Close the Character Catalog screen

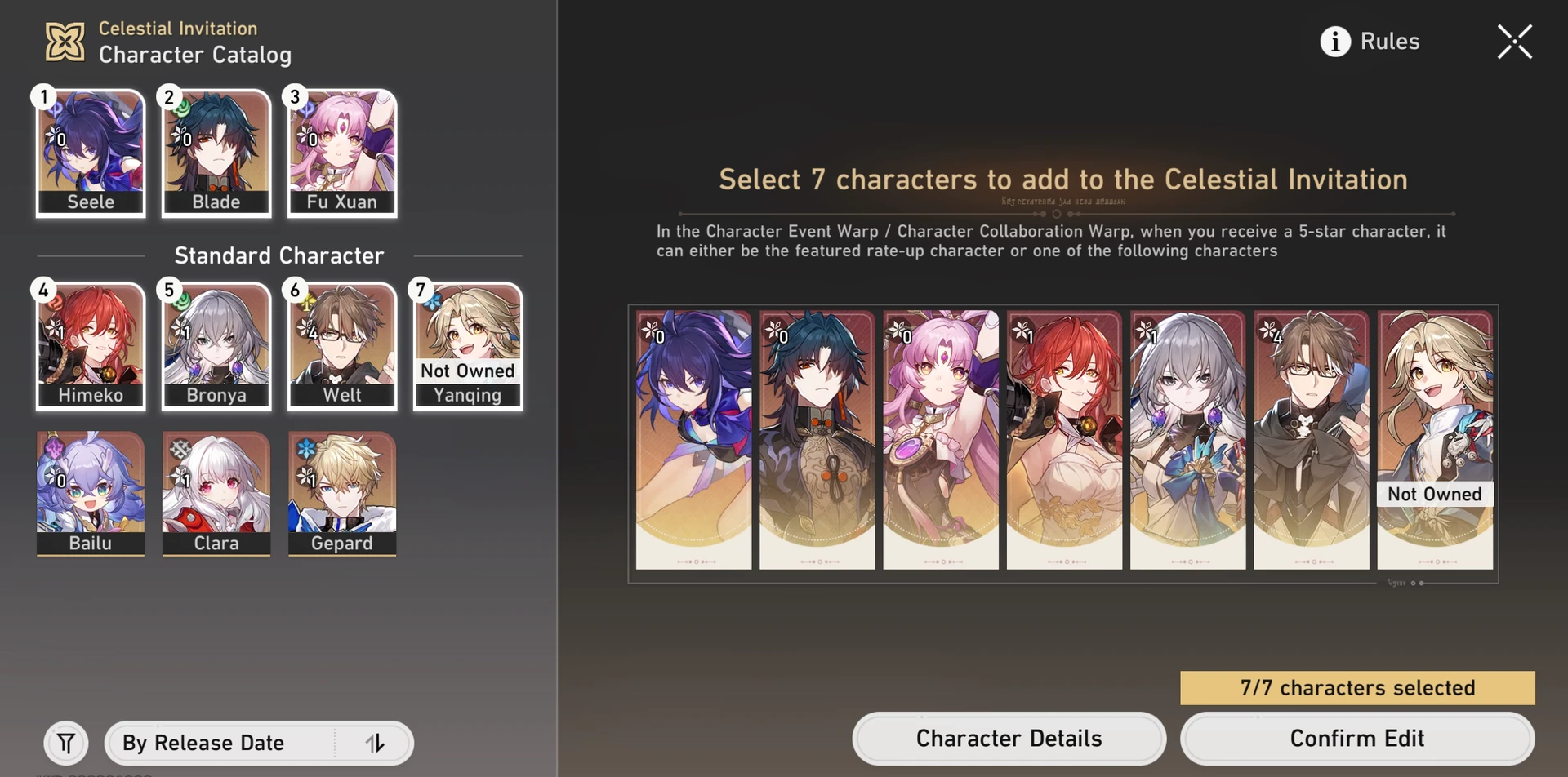click(1515, 42)
